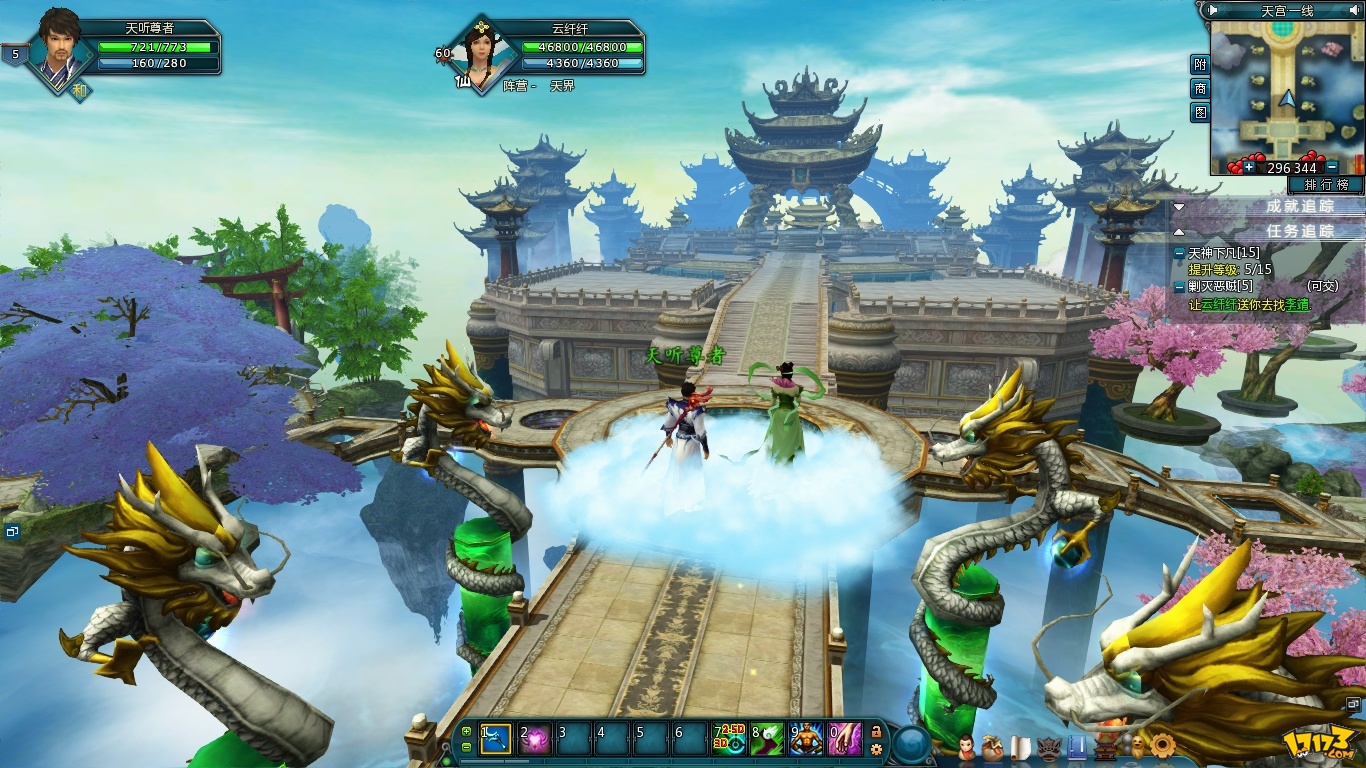Use the green slash skill in slot 8
Image resolution: width=1366 pixels, height=768 pixels.
pyautogui.click(x=767, y=739)
